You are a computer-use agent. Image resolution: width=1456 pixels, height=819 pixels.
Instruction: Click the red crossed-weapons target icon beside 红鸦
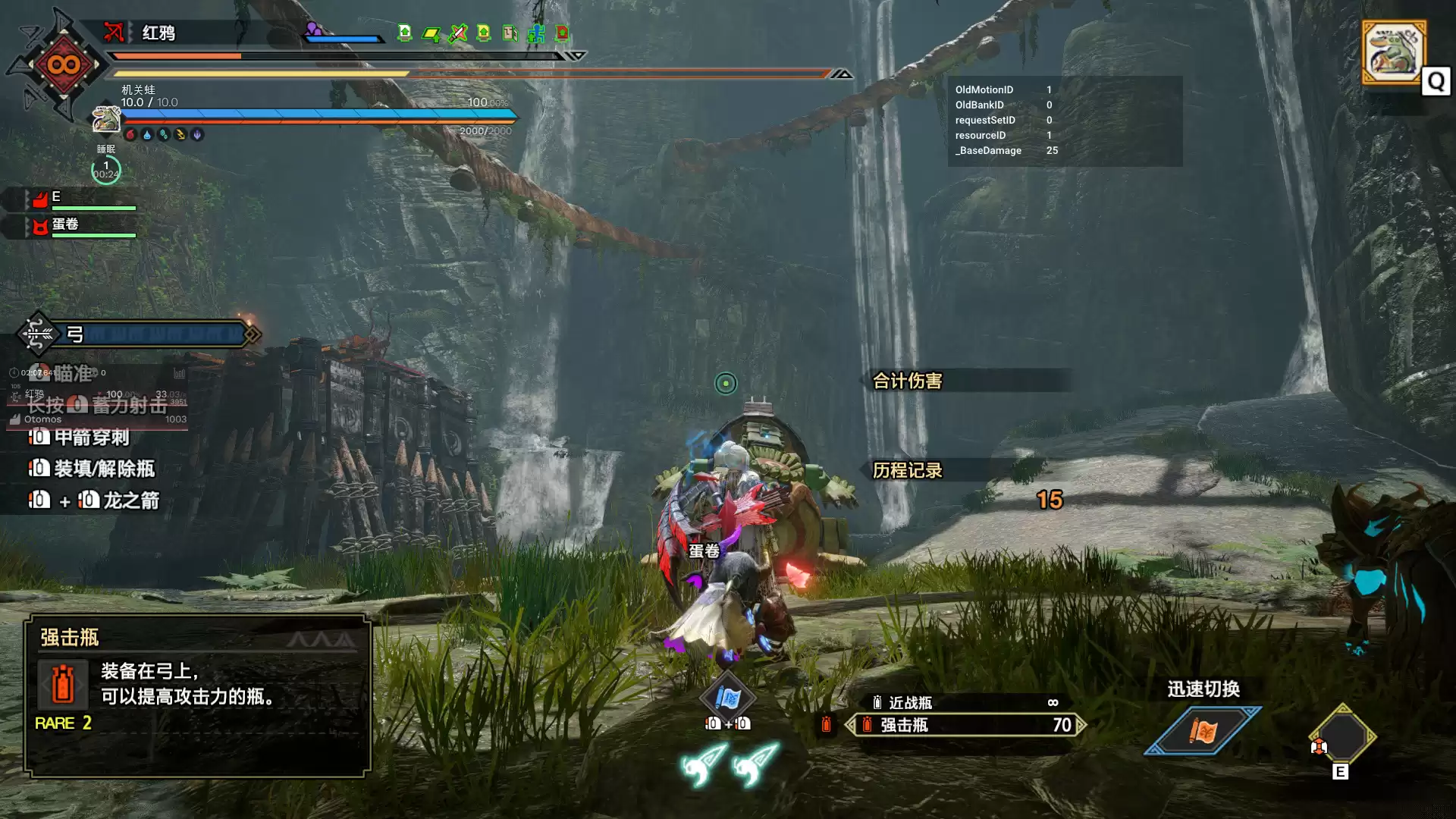pyautogui.click(x=114, y=33)
